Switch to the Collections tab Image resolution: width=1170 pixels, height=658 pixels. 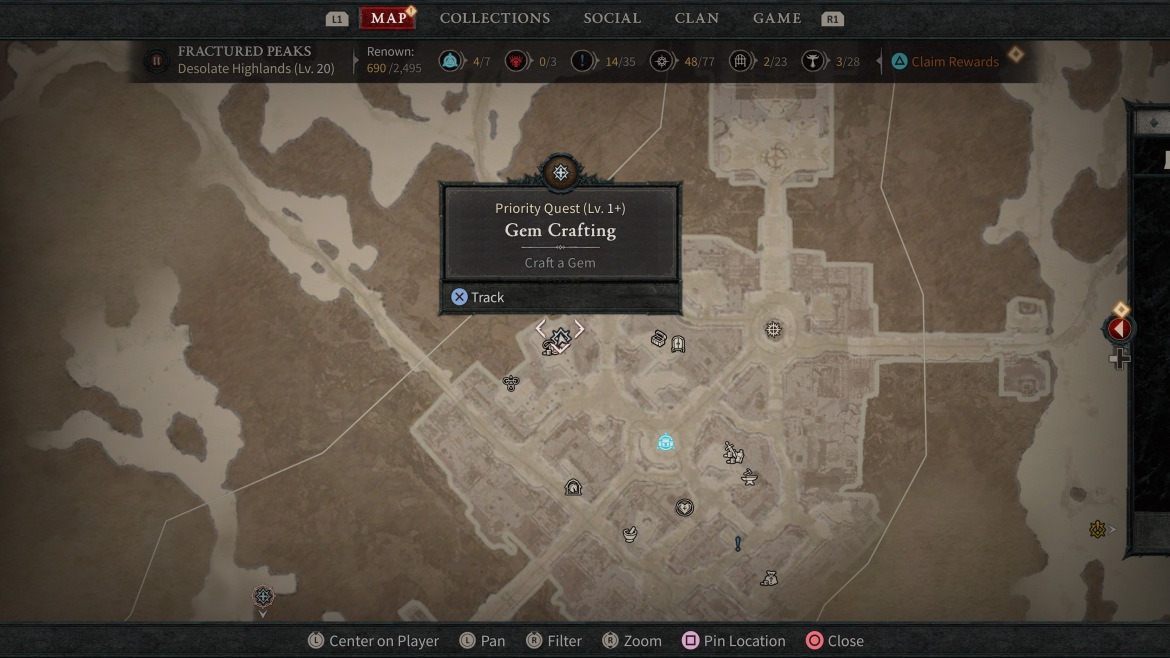click(494, 18)
